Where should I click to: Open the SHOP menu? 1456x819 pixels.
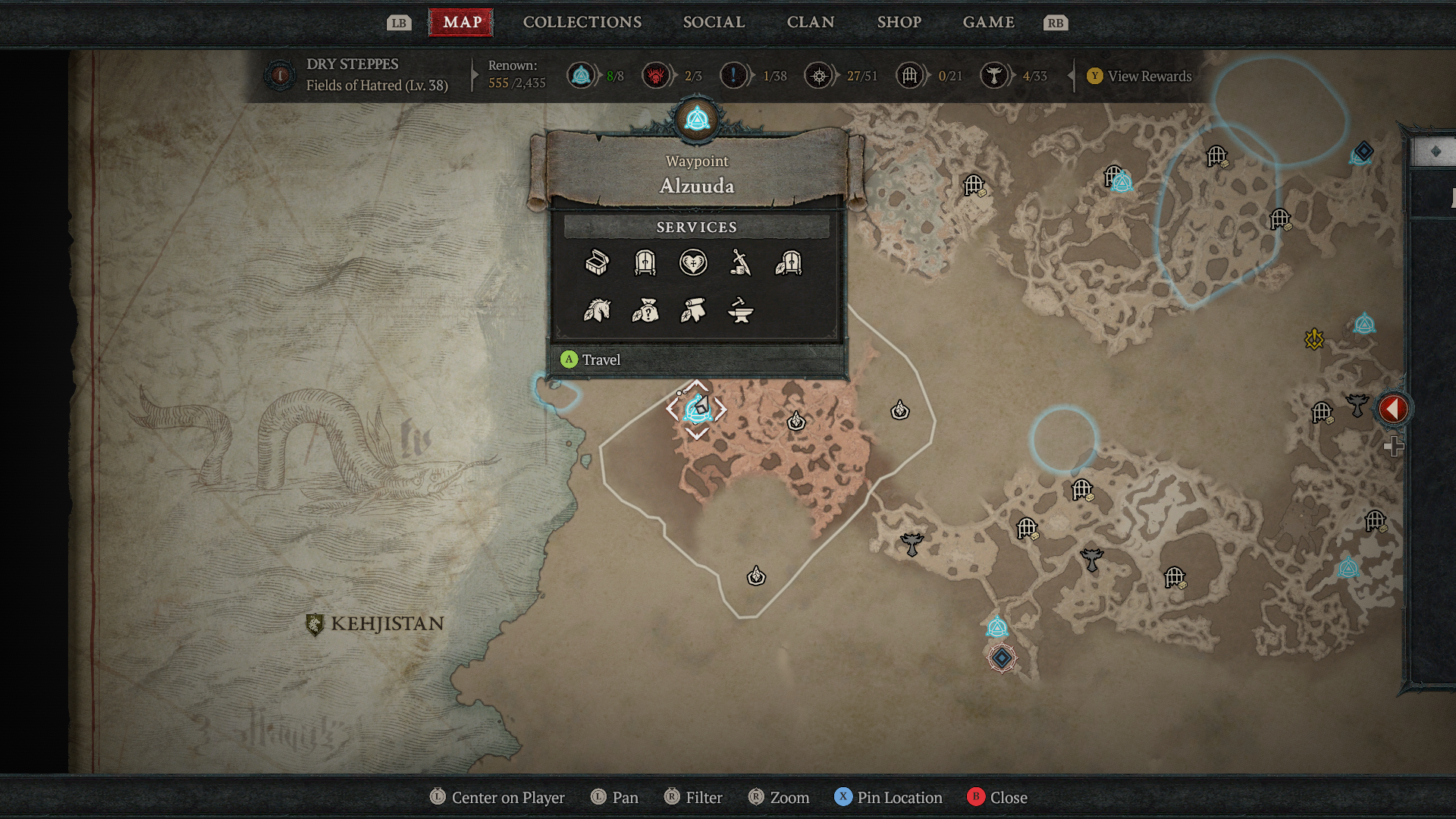[x=899, y=22]
